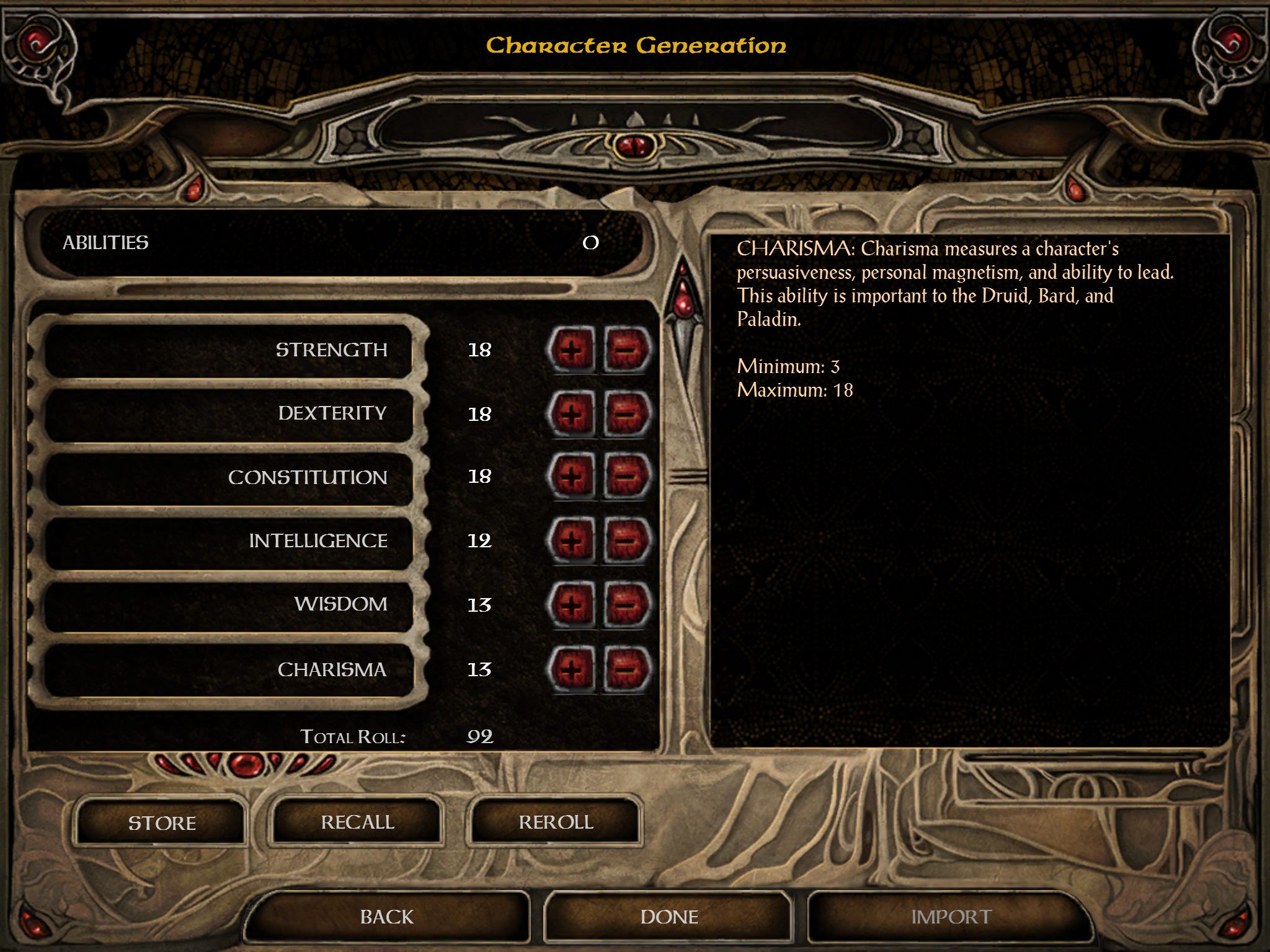Confirm abilities with the Done button
Screen dimensions: 1270x952
(668, 917)
